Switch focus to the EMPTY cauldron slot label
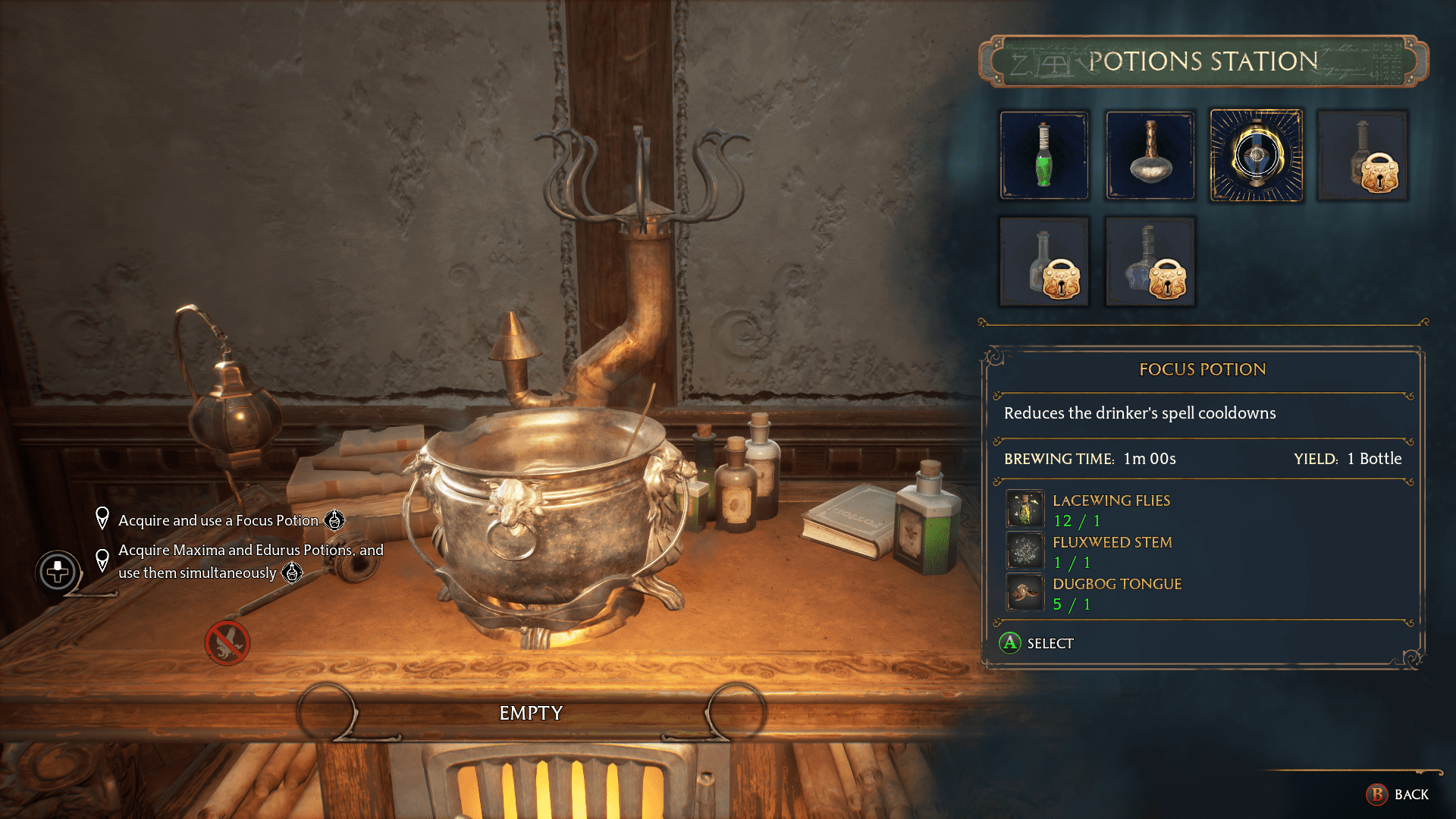 [x=531, y=713]
